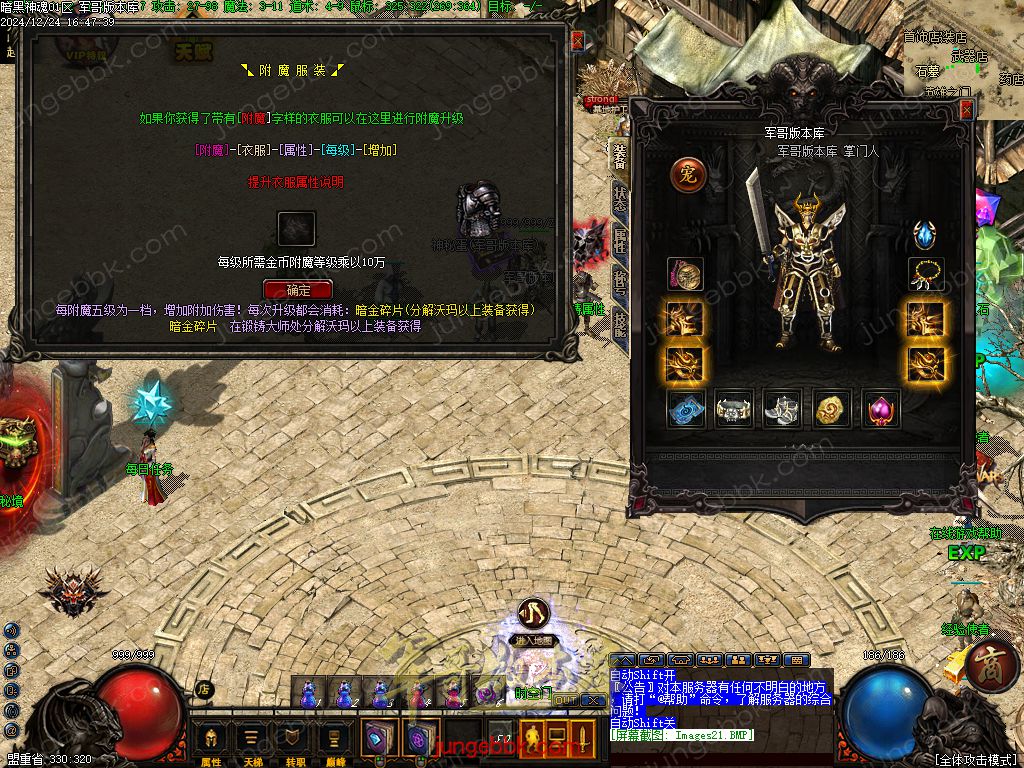Open the 巅峰 peak menu
The width and height of the screenshot is (1024, 768).
point(334,740)
